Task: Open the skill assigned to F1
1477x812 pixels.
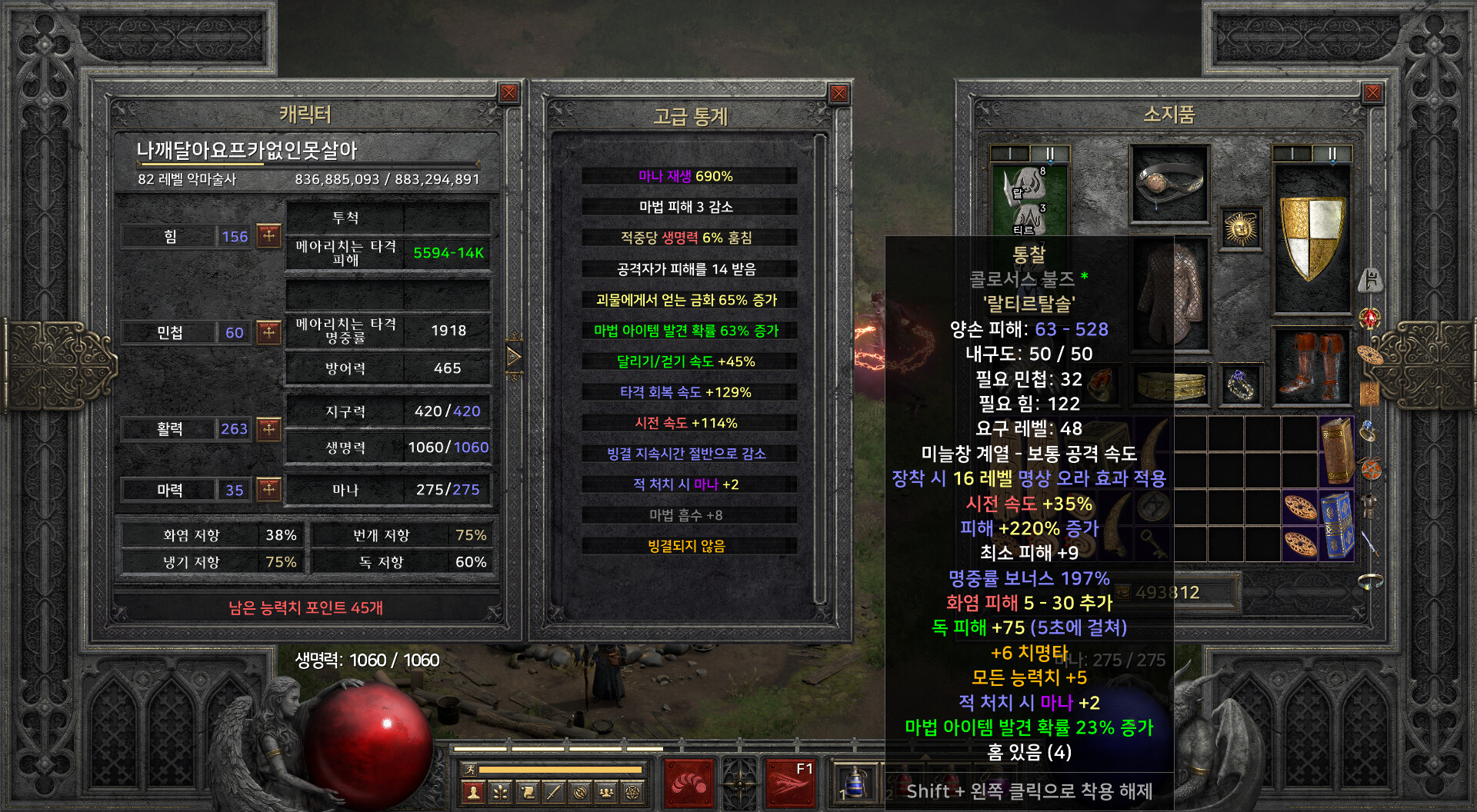Action: (790, 783)
